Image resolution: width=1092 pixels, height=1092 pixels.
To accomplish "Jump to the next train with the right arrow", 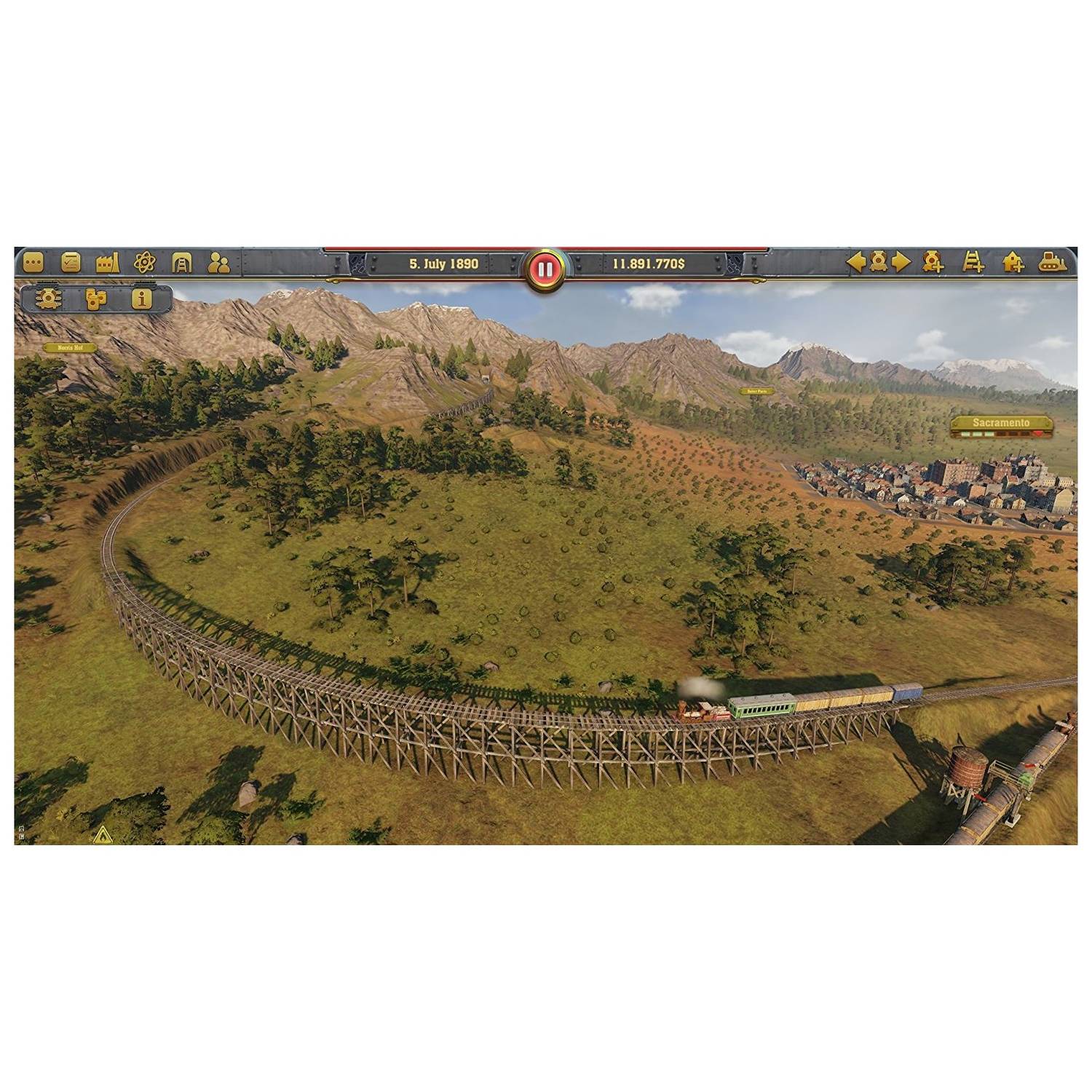I will [x=901, y=264].
